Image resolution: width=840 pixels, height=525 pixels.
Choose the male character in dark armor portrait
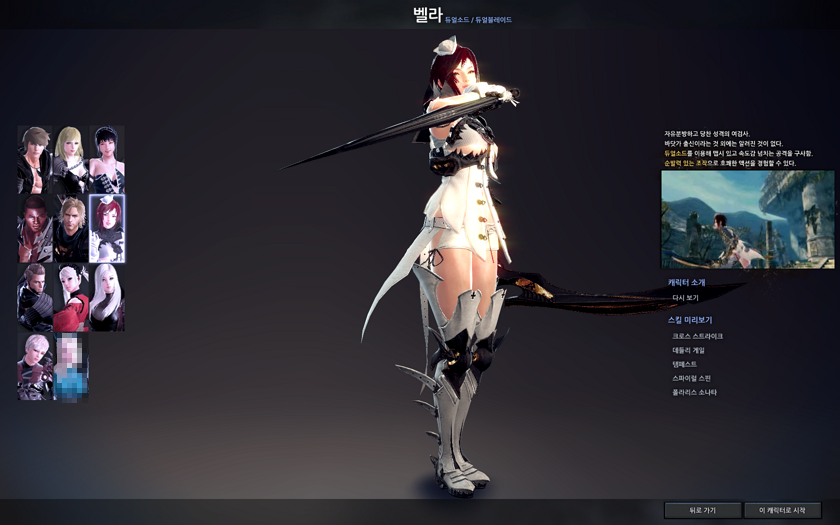[x=35, y=297]
